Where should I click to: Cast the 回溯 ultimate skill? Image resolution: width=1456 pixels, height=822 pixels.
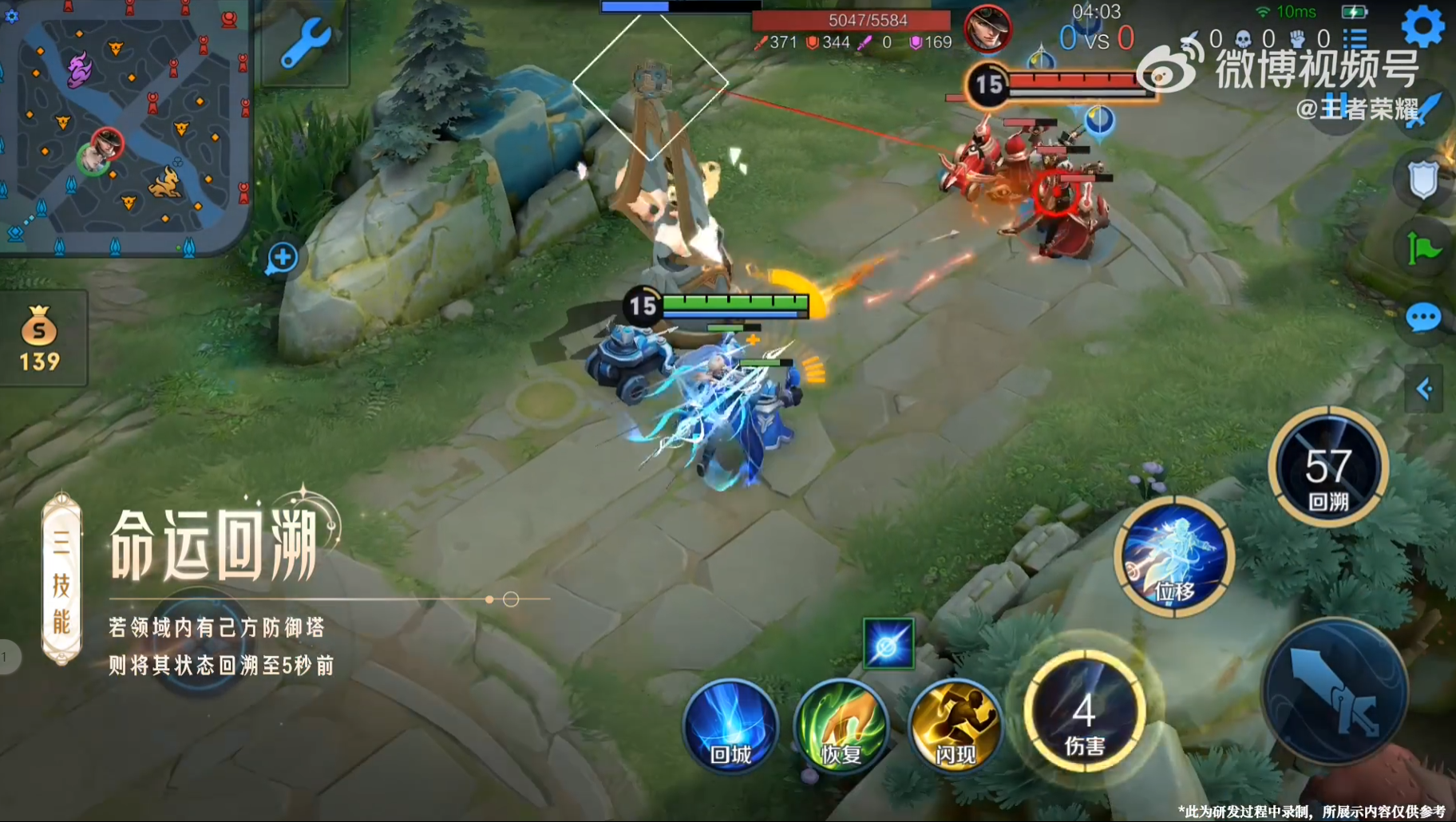point(1328,468)
